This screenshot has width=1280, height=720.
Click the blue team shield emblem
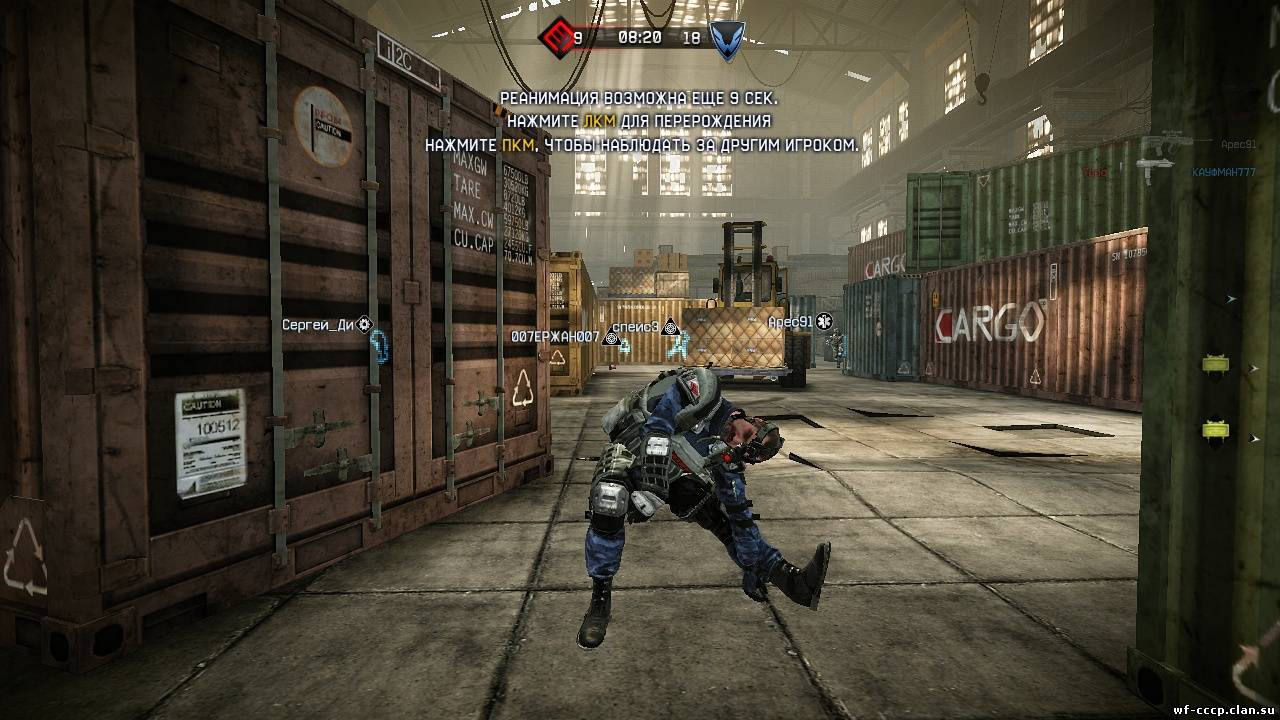727,39
